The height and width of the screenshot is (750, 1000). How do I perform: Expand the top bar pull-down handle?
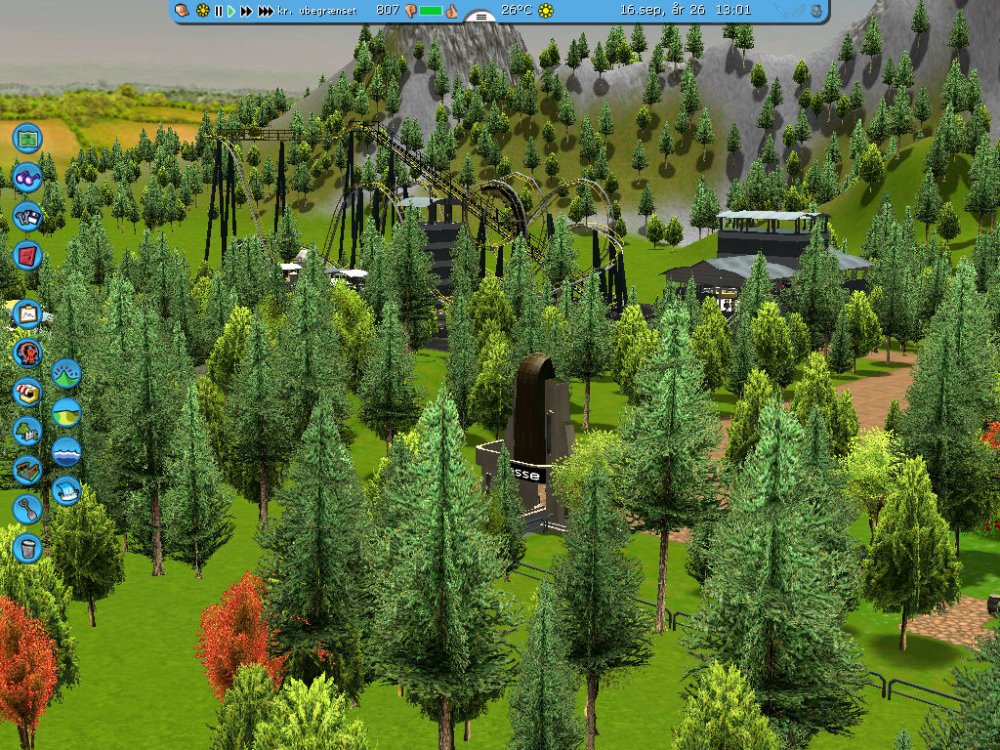(481, 17)
